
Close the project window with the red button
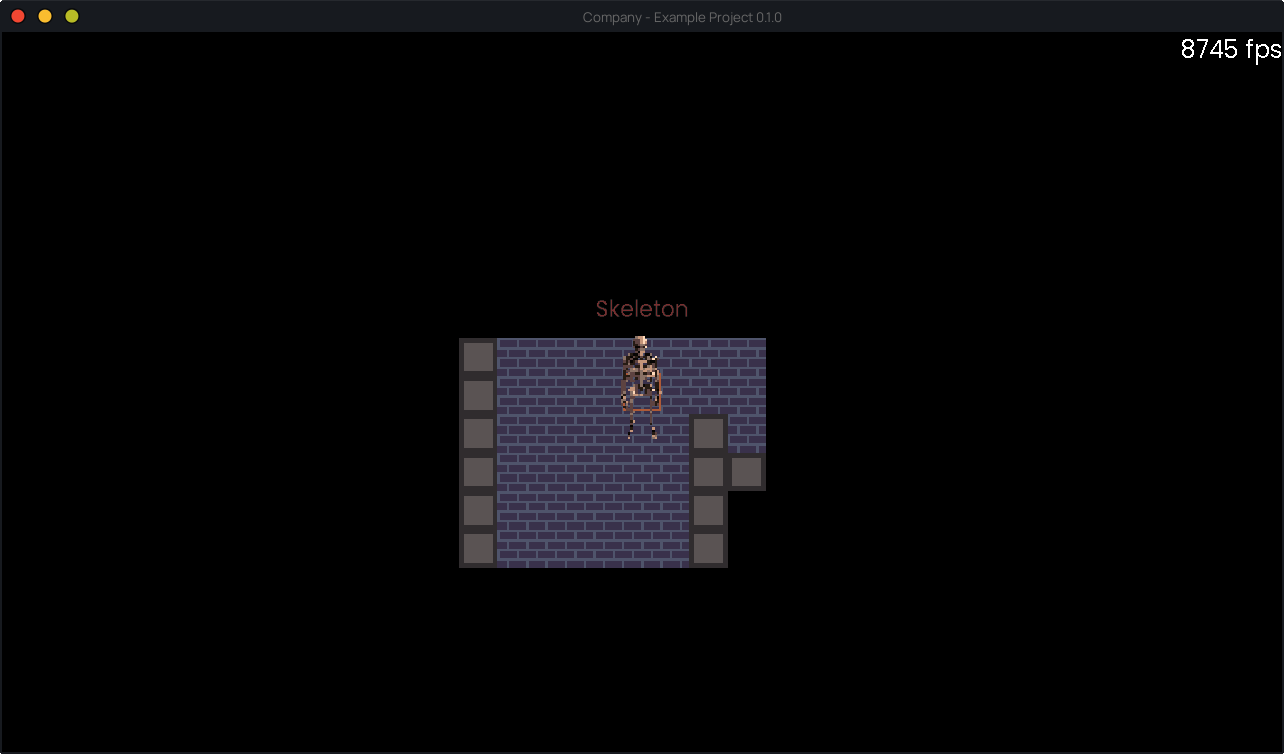(x=17, y=16)
